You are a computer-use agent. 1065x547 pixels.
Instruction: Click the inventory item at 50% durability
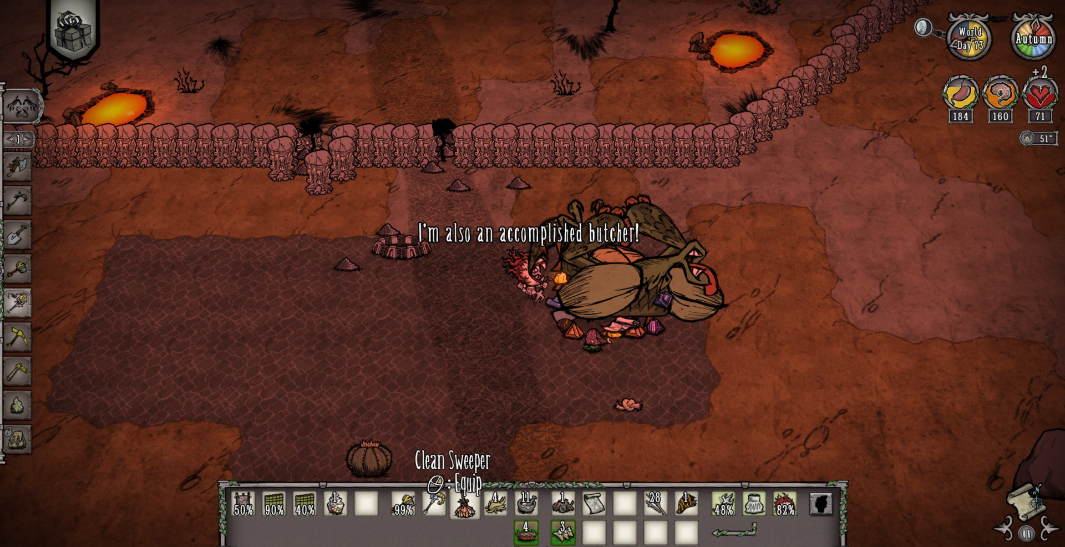(x=243, y=503)
